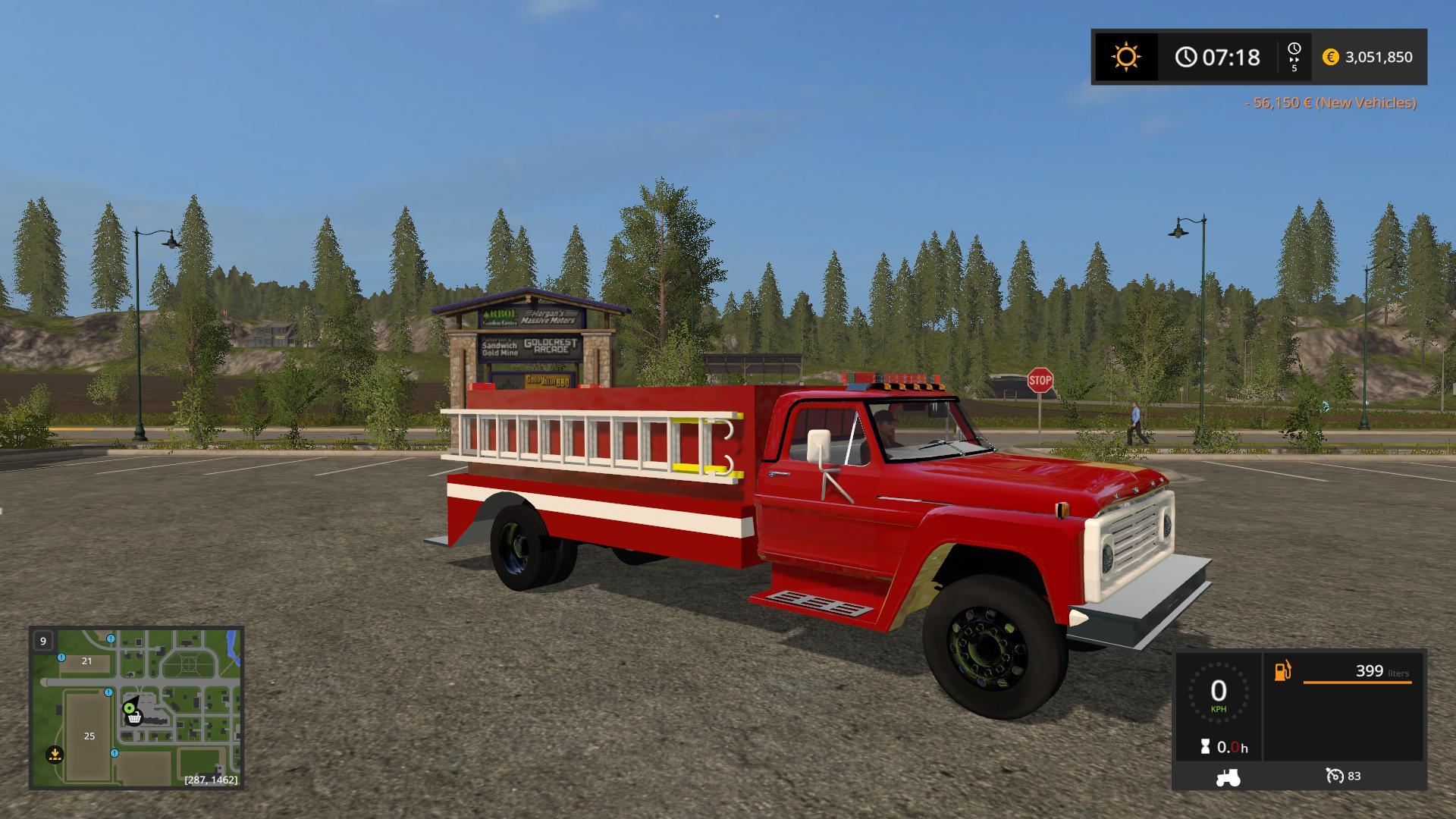
Task: Select field 21 on the minimap
Action: (86, 661)
